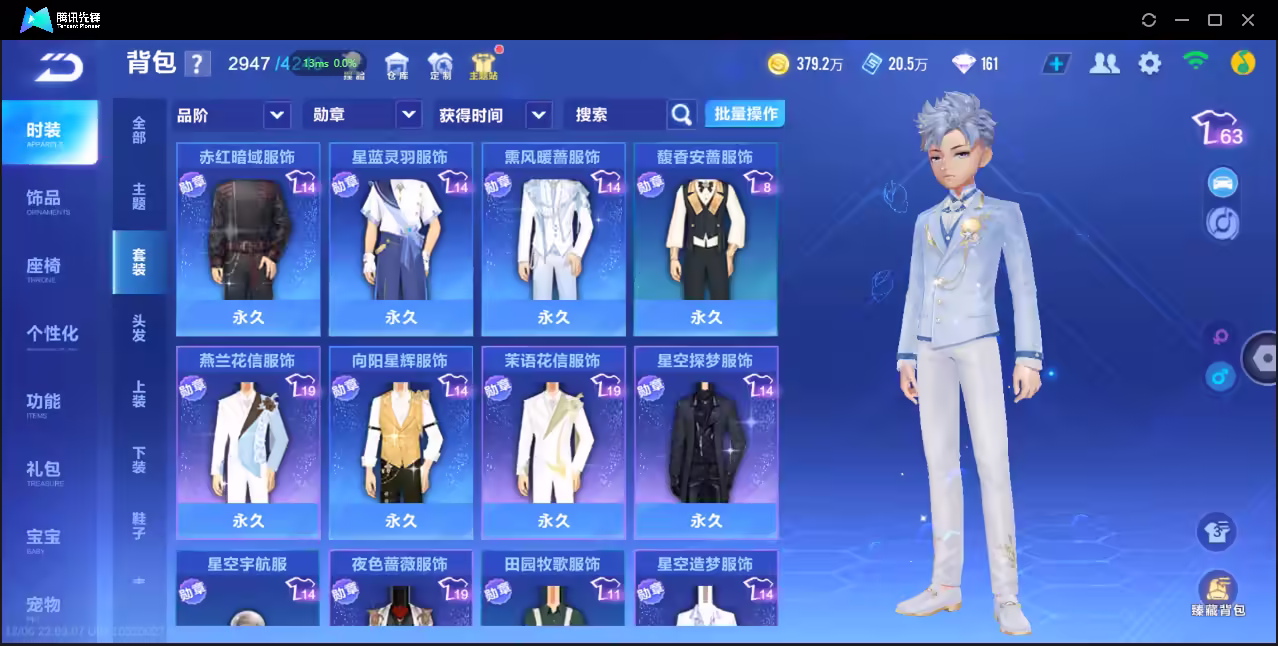Open the 臻藏背包 collection bag
This screenshot has width=1278, height=646.
(1217, 593)
